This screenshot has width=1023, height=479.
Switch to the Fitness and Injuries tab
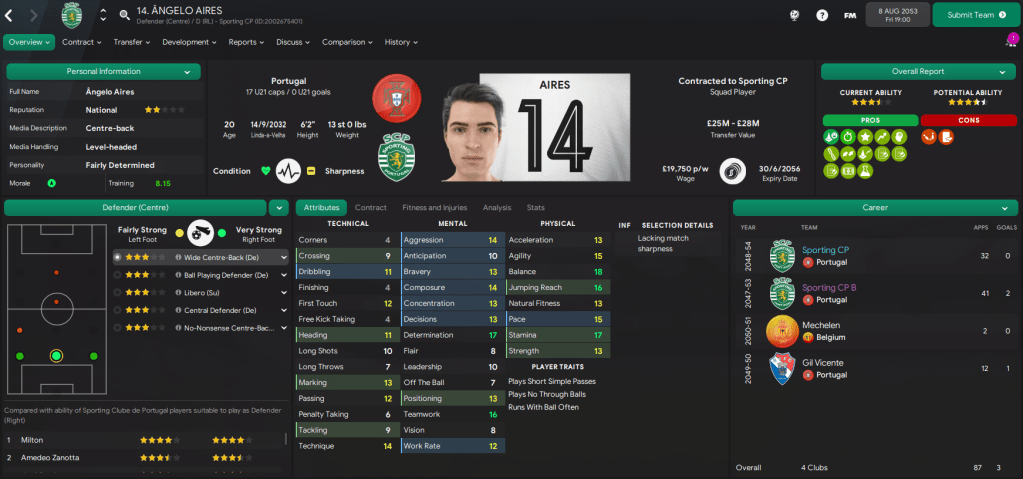click(x=433, y=207)
